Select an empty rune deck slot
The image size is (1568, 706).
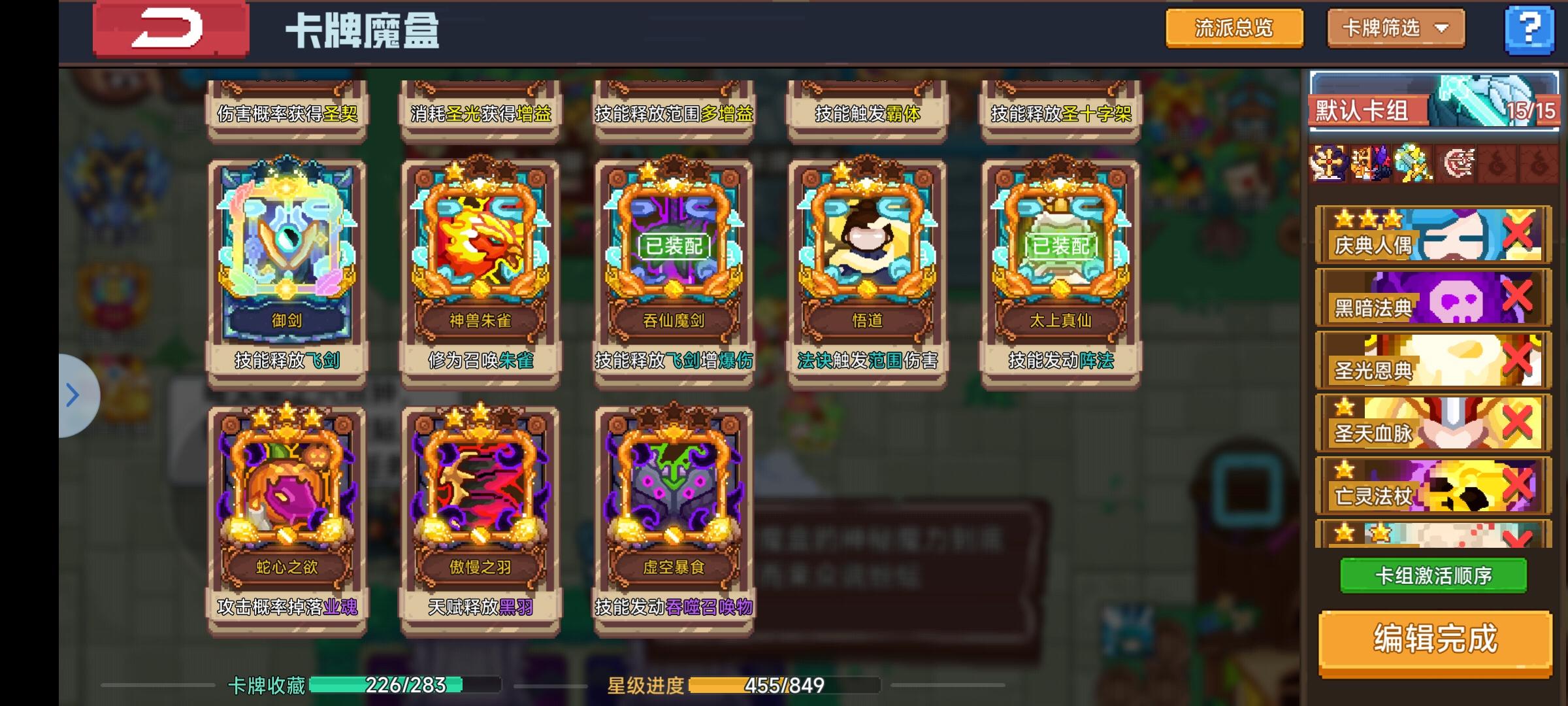pos(1496,167)
